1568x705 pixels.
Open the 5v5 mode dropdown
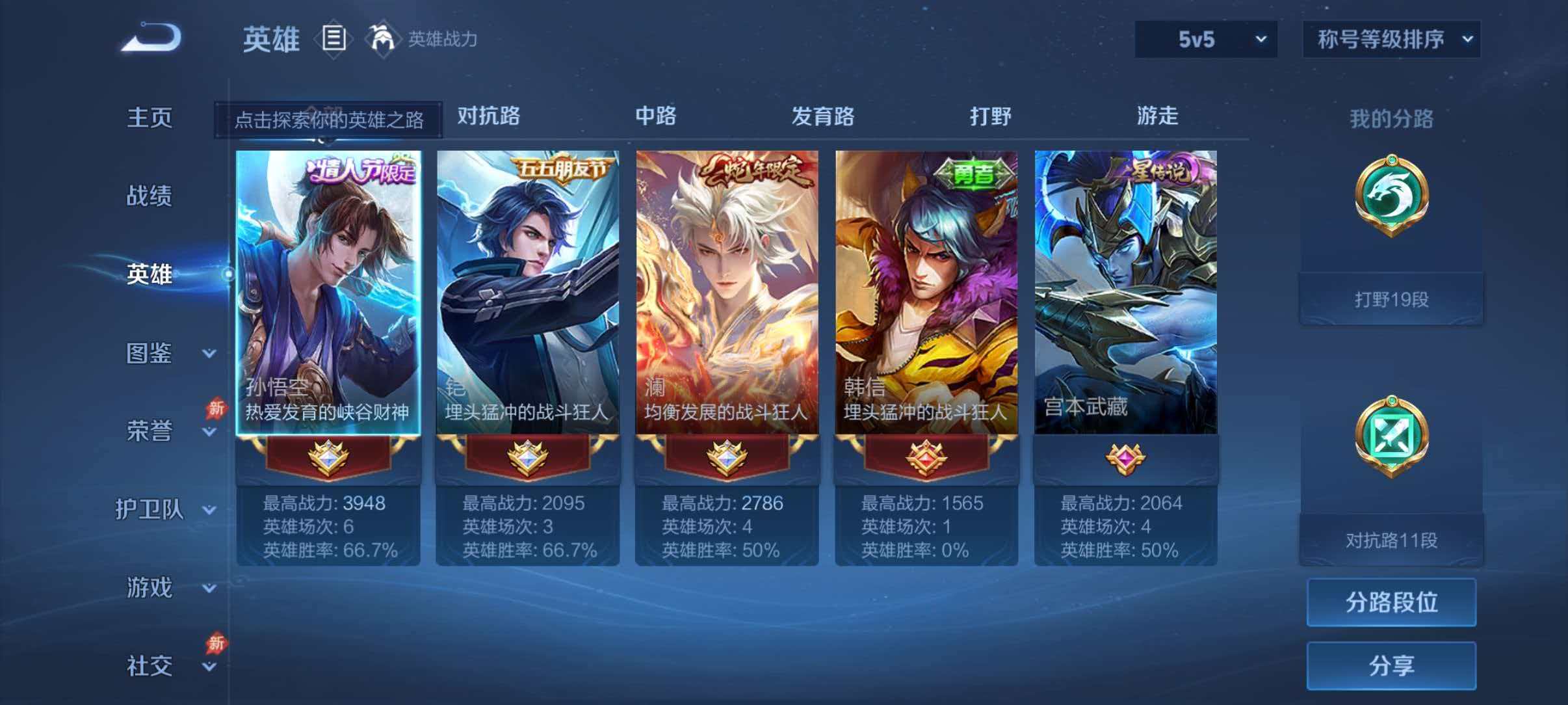1205,40
